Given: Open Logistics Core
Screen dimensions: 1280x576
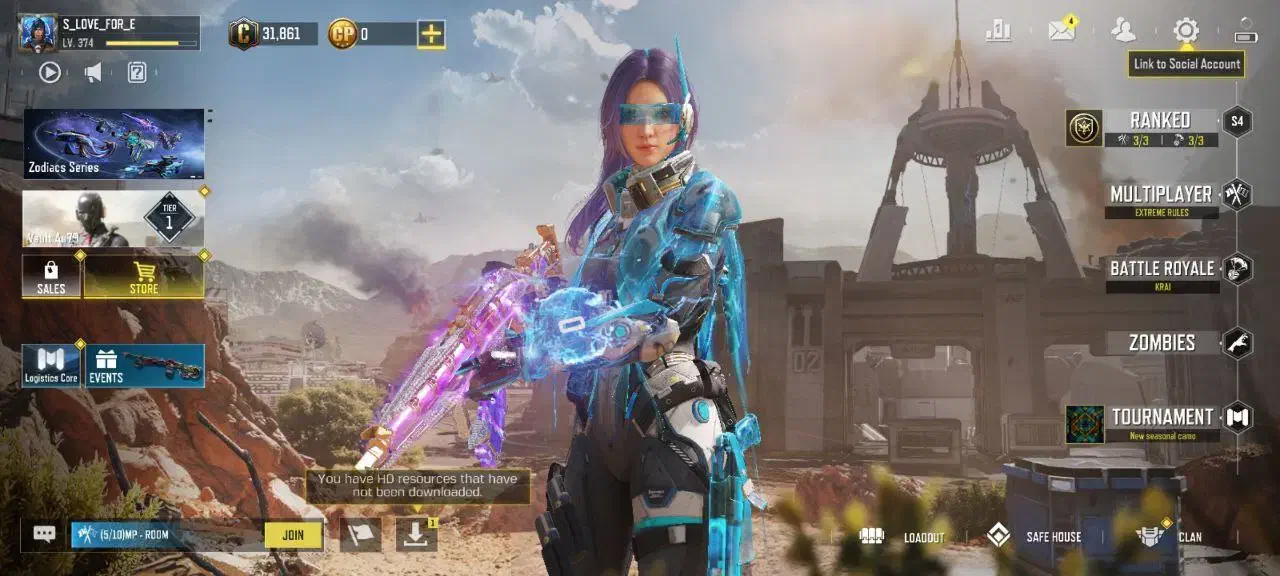Looking at the screenshot, I should (x=51, y=366).
